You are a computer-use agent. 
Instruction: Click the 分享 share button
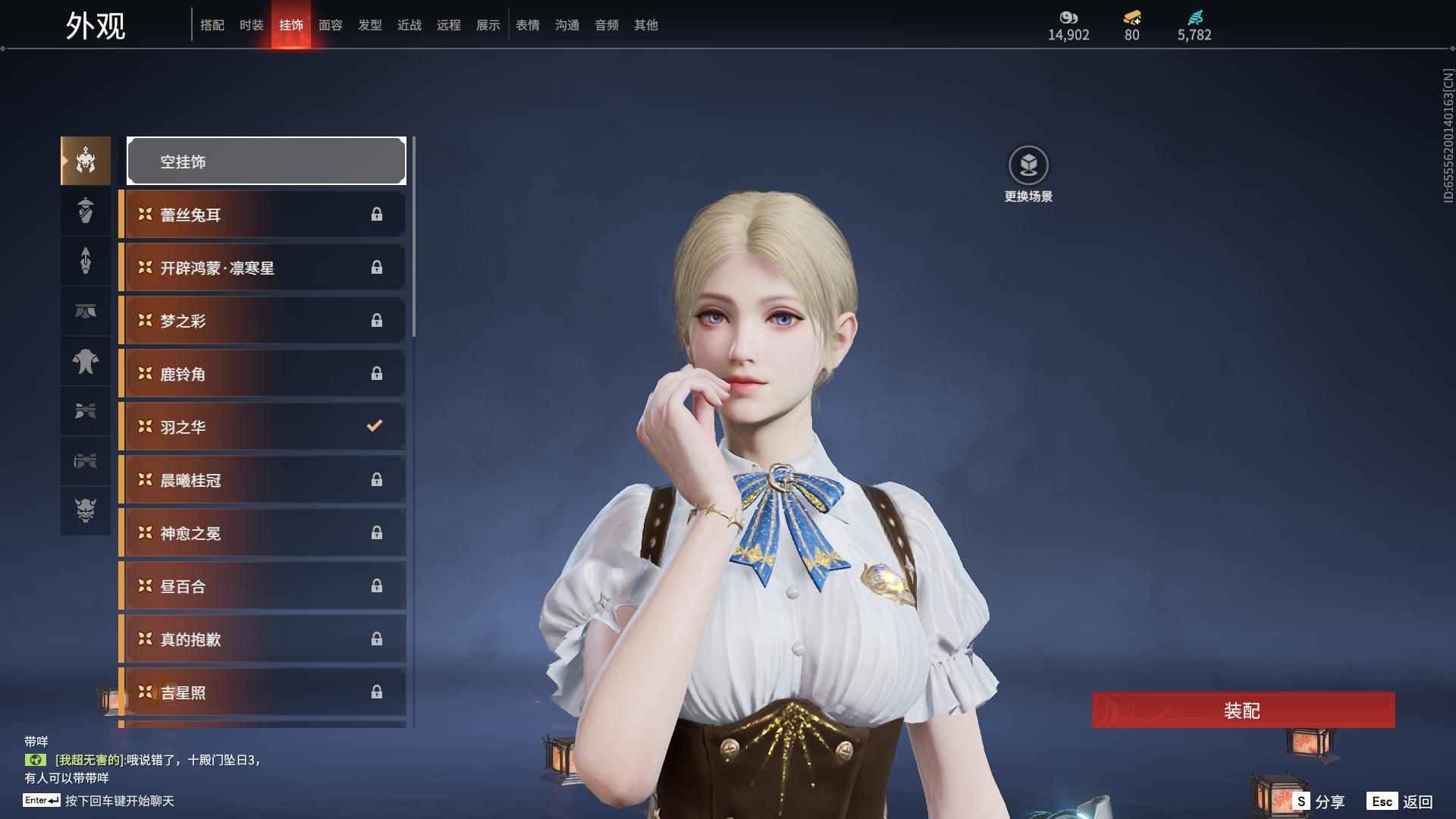pos(1319,802)
